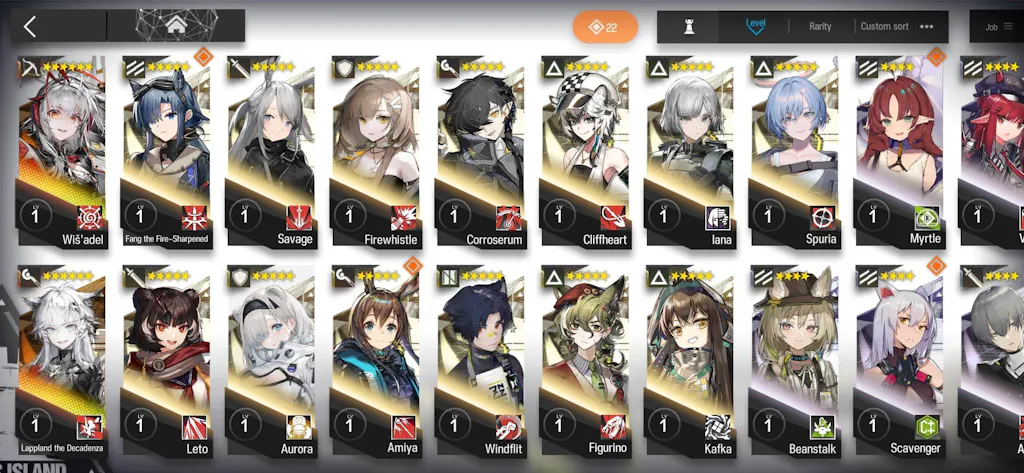Select the Amiya operator card
1024x473 pixels.
[375, 360]
